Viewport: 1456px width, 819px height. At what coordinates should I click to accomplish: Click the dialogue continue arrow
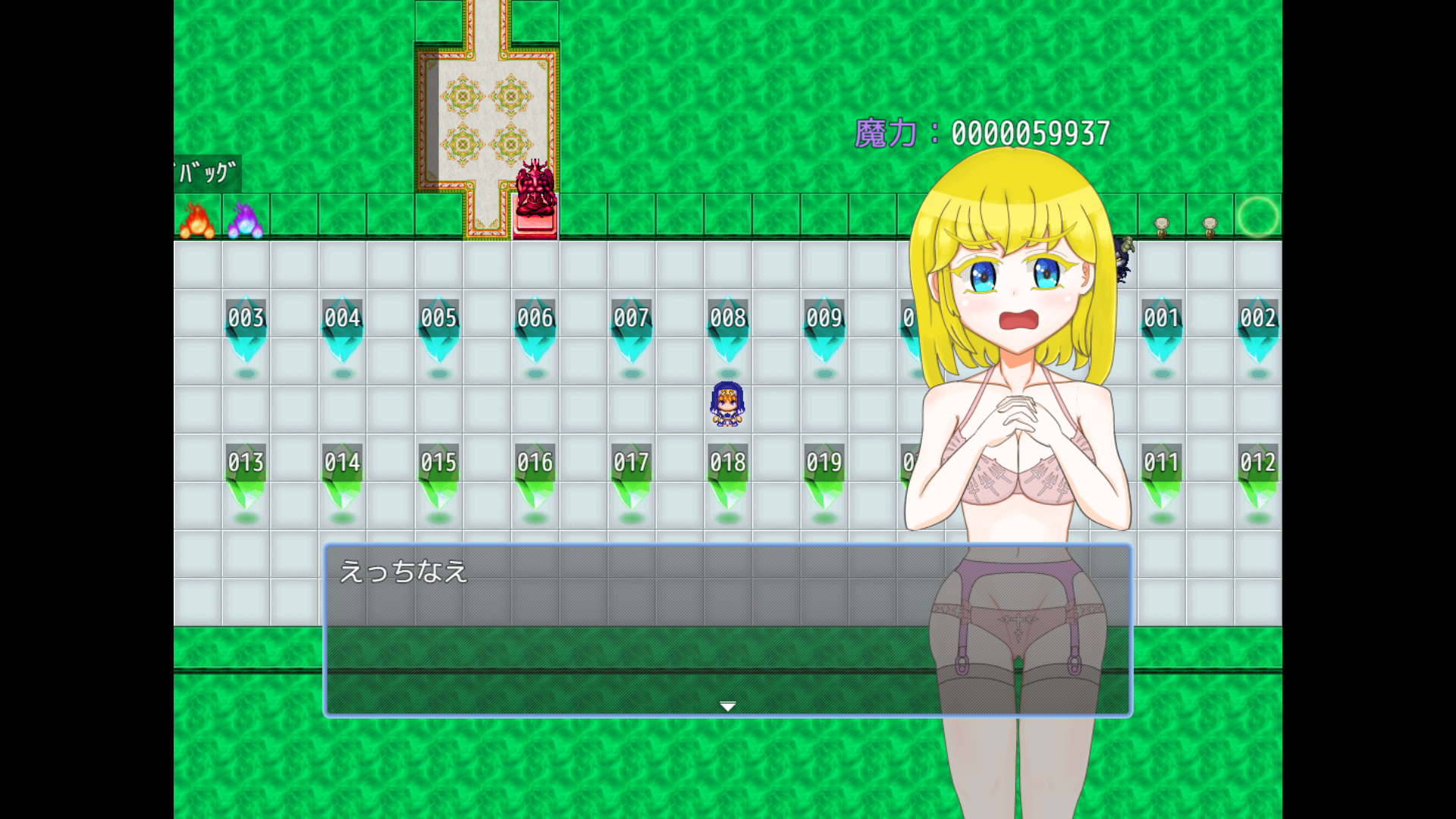click(x=727, y=707)
